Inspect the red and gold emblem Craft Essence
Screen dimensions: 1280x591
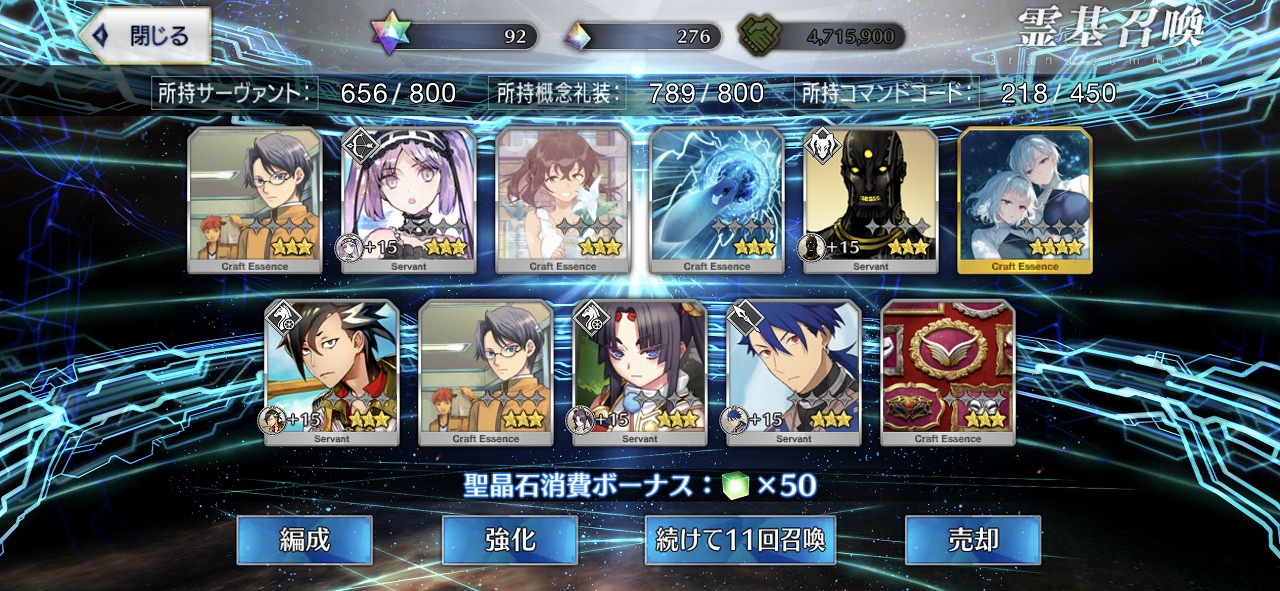click(947, 372)
